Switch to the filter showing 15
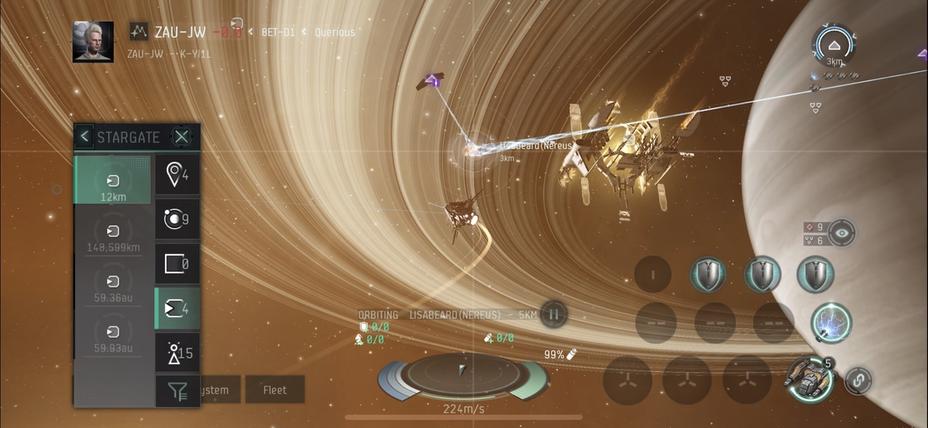The width and height of the screenshot is (928, 428). (177, 353)
